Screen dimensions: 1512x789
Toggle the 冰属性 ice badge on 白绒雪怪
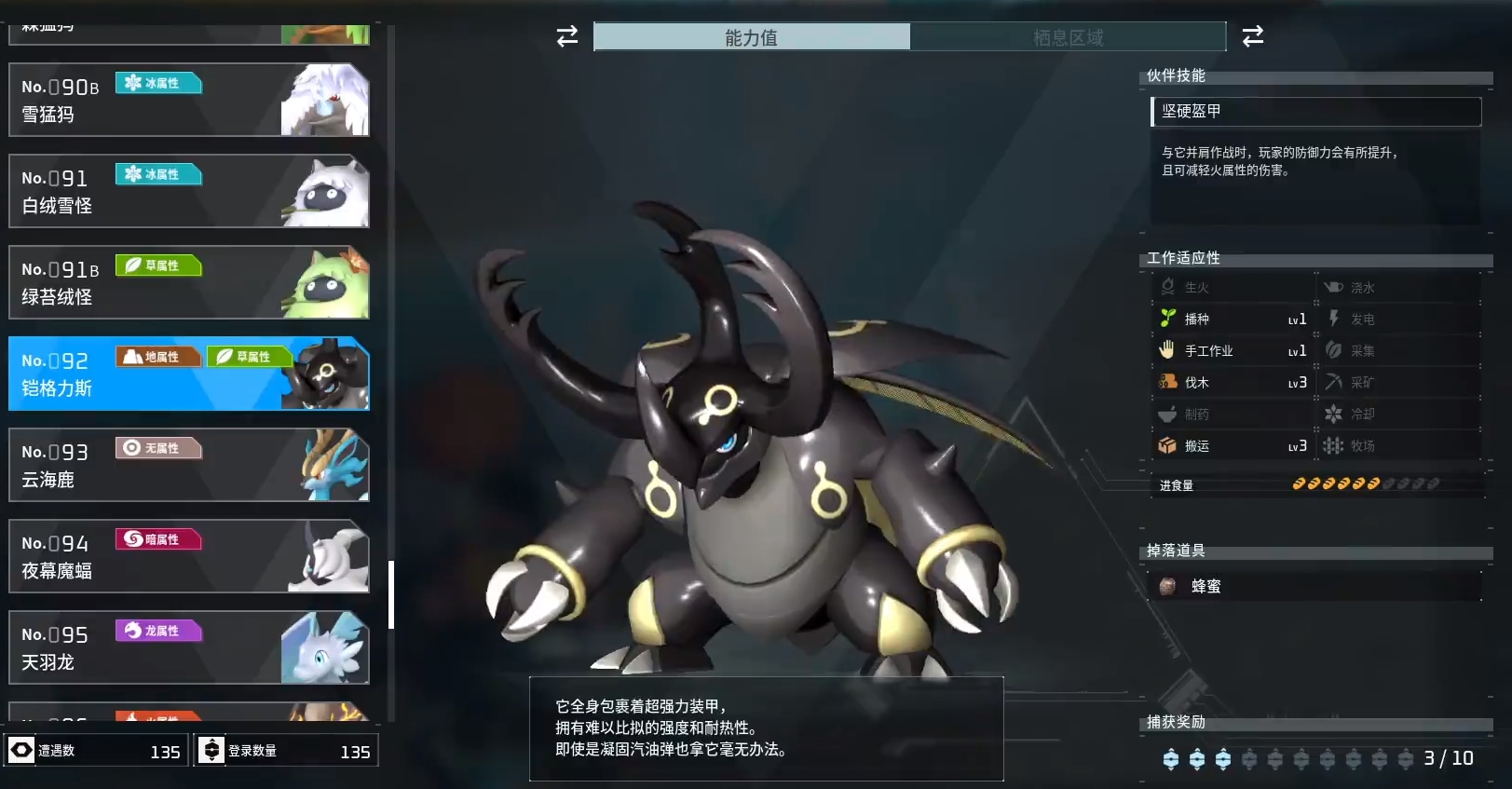coord(158,174)
